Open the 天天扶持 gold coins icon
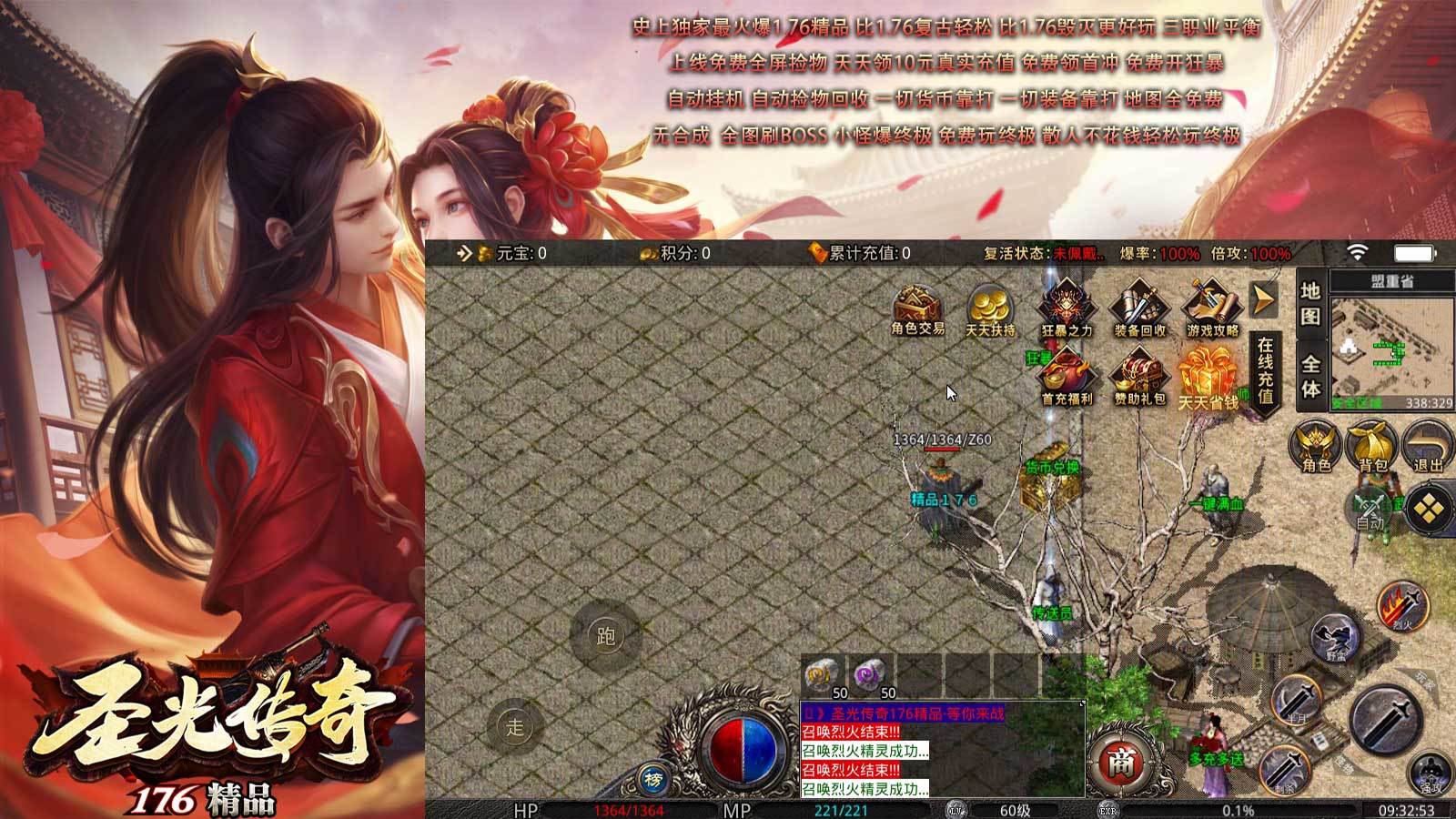The height and width of the screenshot is (819, 1456). (x=990, y=308)
